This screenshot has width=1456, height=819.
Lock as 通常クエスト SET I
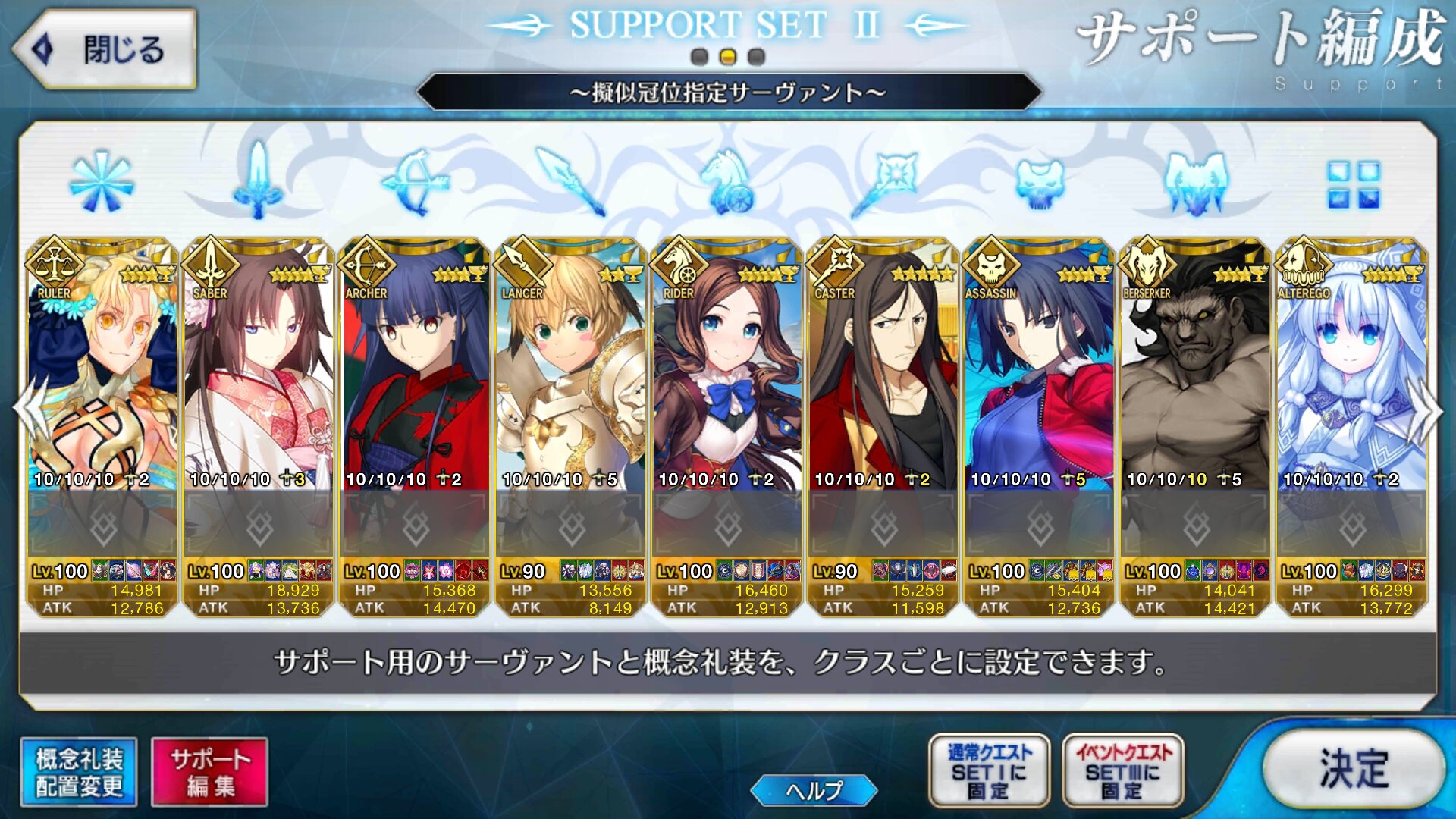click(989, 770)
